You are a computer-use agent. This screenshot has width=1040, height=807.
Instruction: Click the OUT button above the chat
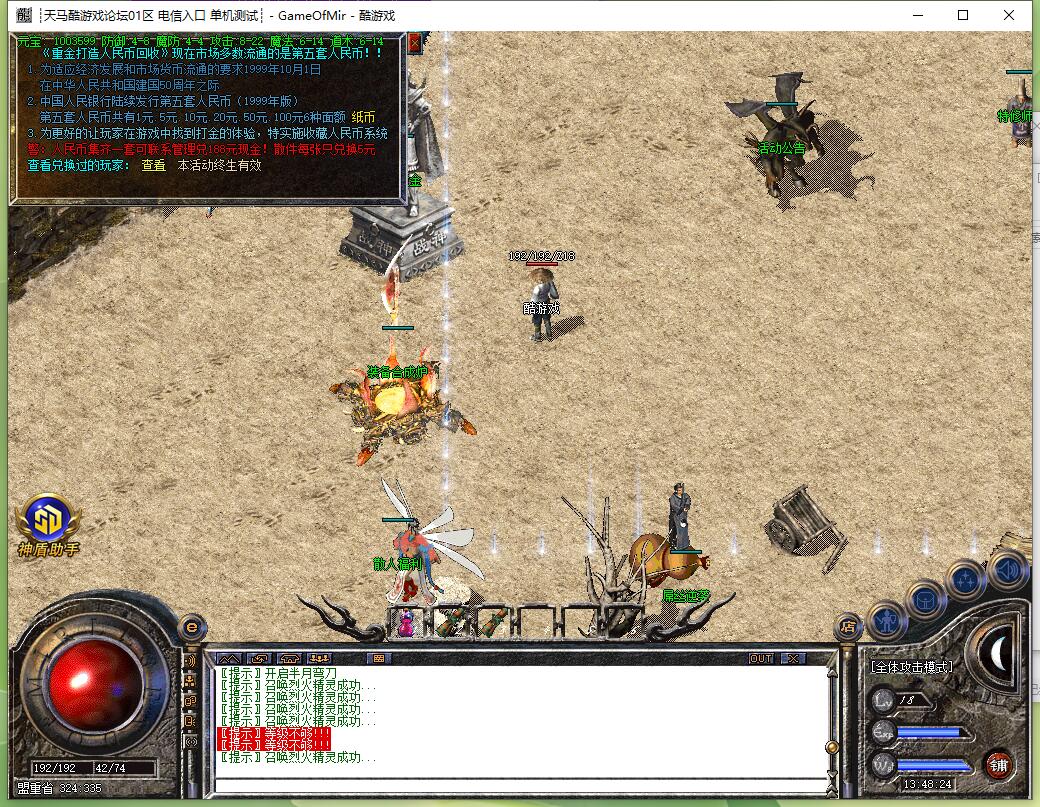point(761,658)
